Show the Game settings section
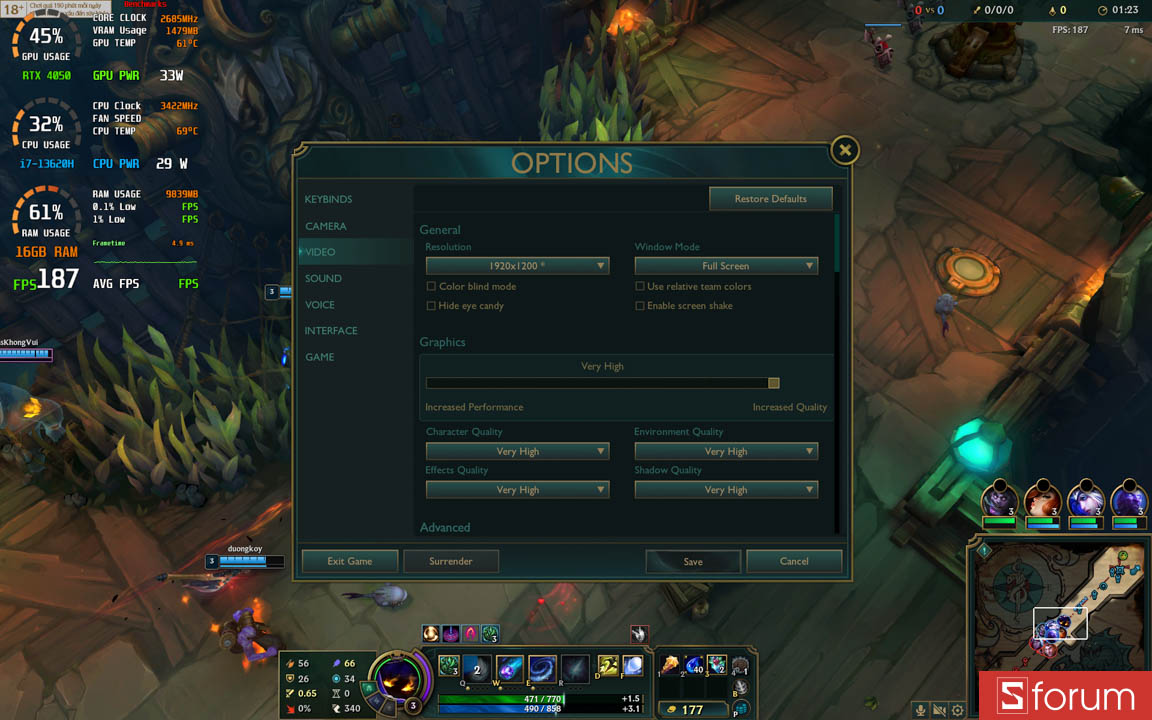Image resolution: width=1152 pixels, height=720 pixels. [x=320, y=357]
